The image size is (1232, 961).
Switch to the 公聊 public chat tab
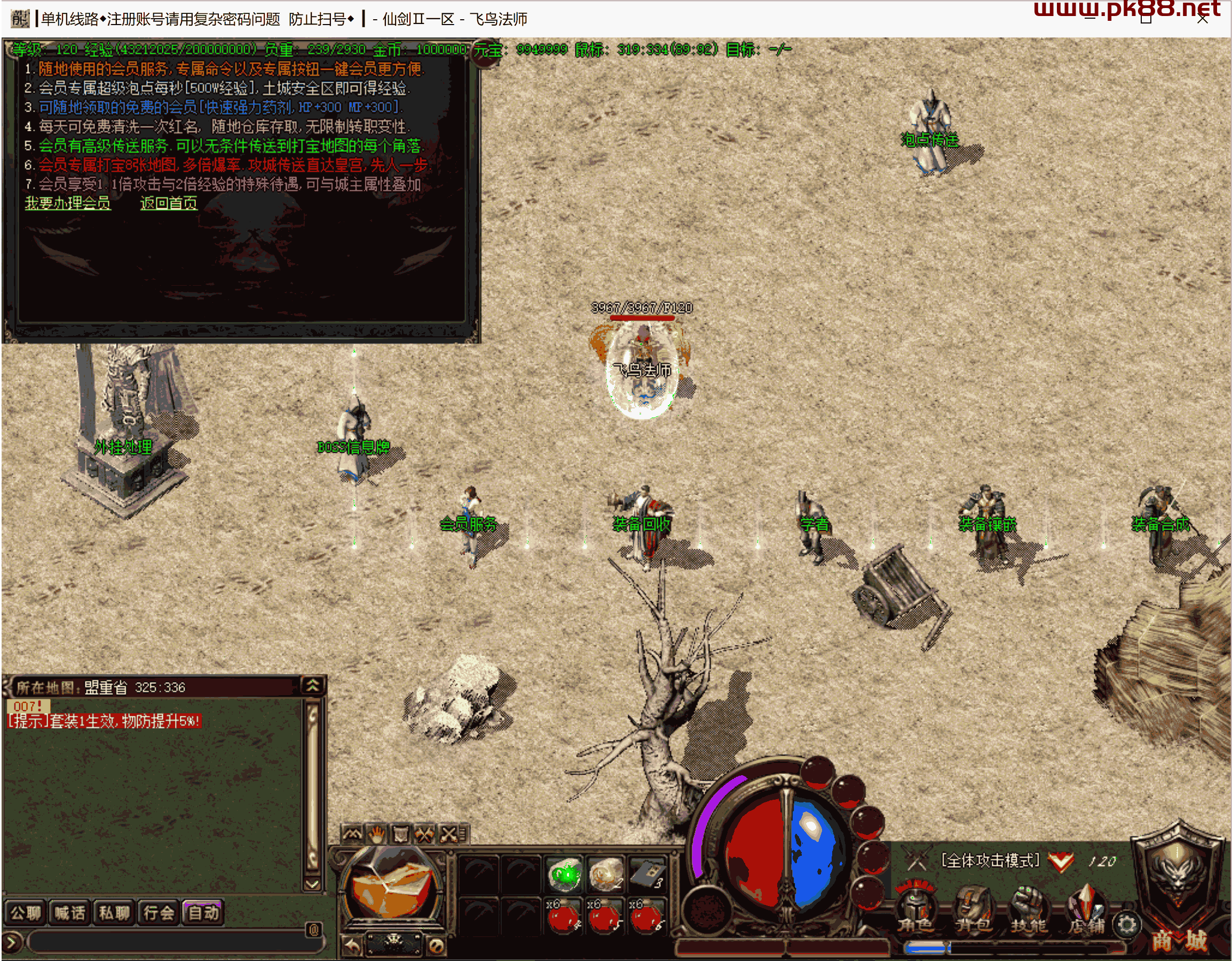tap(26, 912)
